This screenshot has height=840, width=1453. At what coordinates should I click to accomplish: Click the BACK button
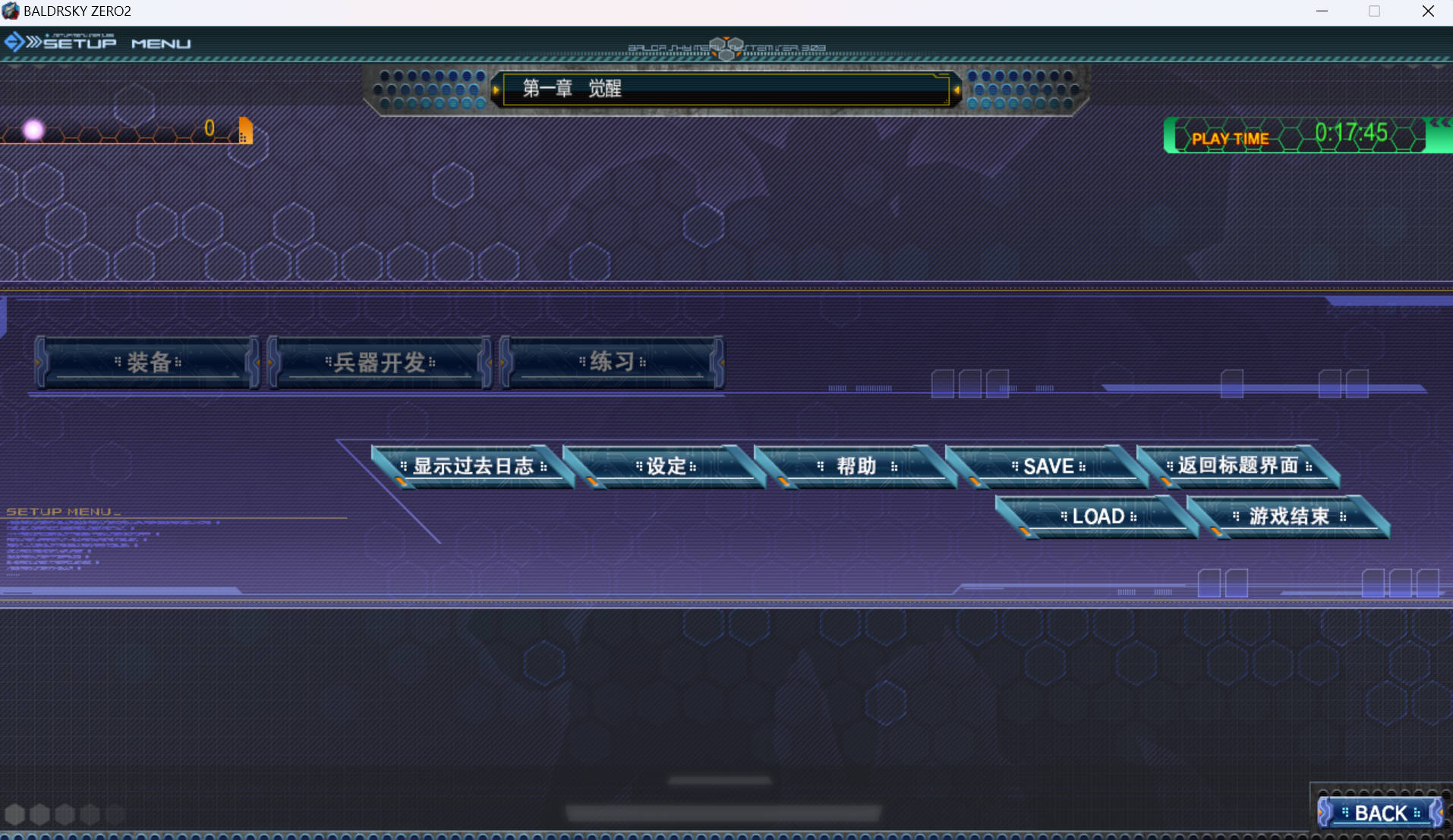coord(1381,813)
